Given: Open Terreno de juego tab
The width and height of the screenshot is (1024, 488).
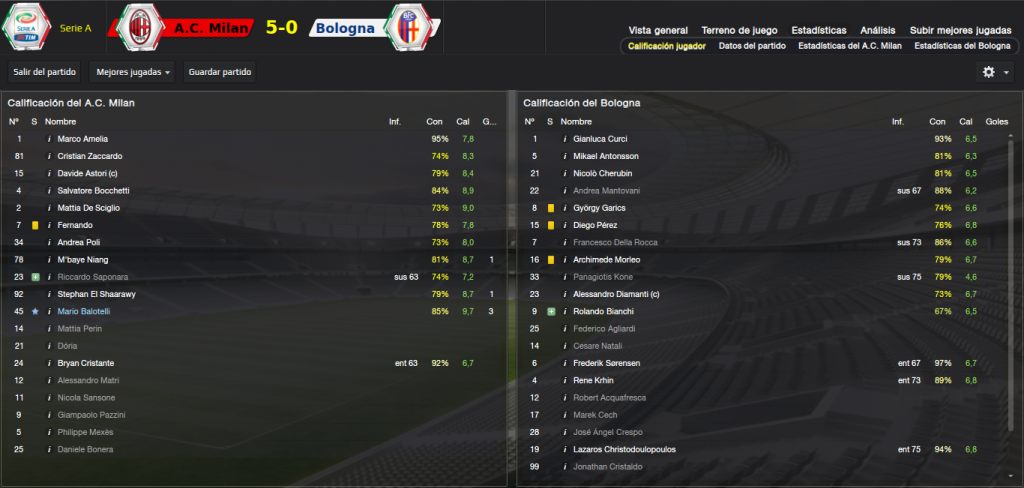Looking at the screenshot, I should click(x=740, y=31).
